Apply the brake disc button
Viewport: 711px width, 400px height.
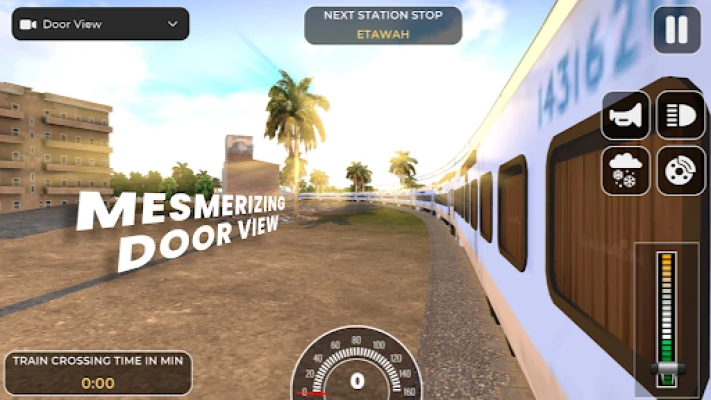680,170
